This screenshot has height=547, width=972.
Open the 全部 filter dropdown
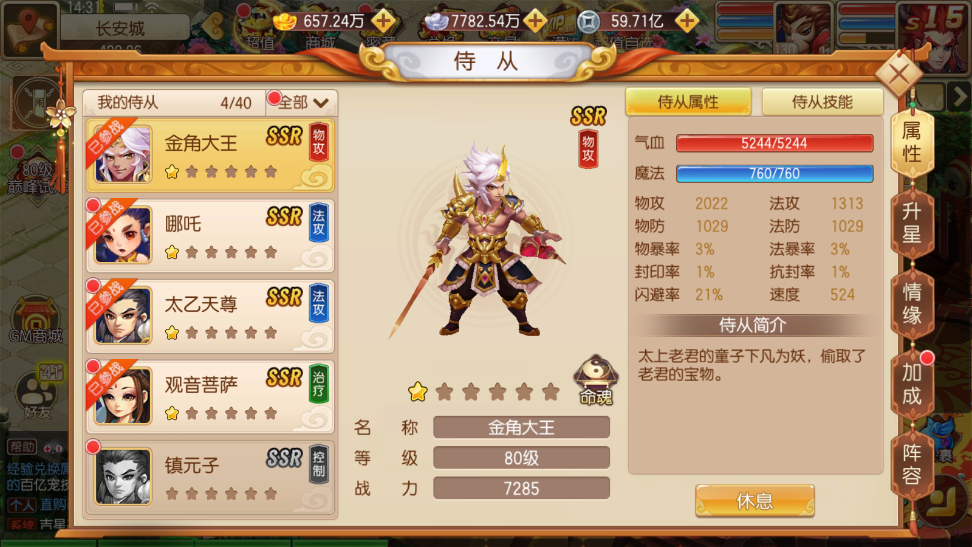(x=304, y=102)
